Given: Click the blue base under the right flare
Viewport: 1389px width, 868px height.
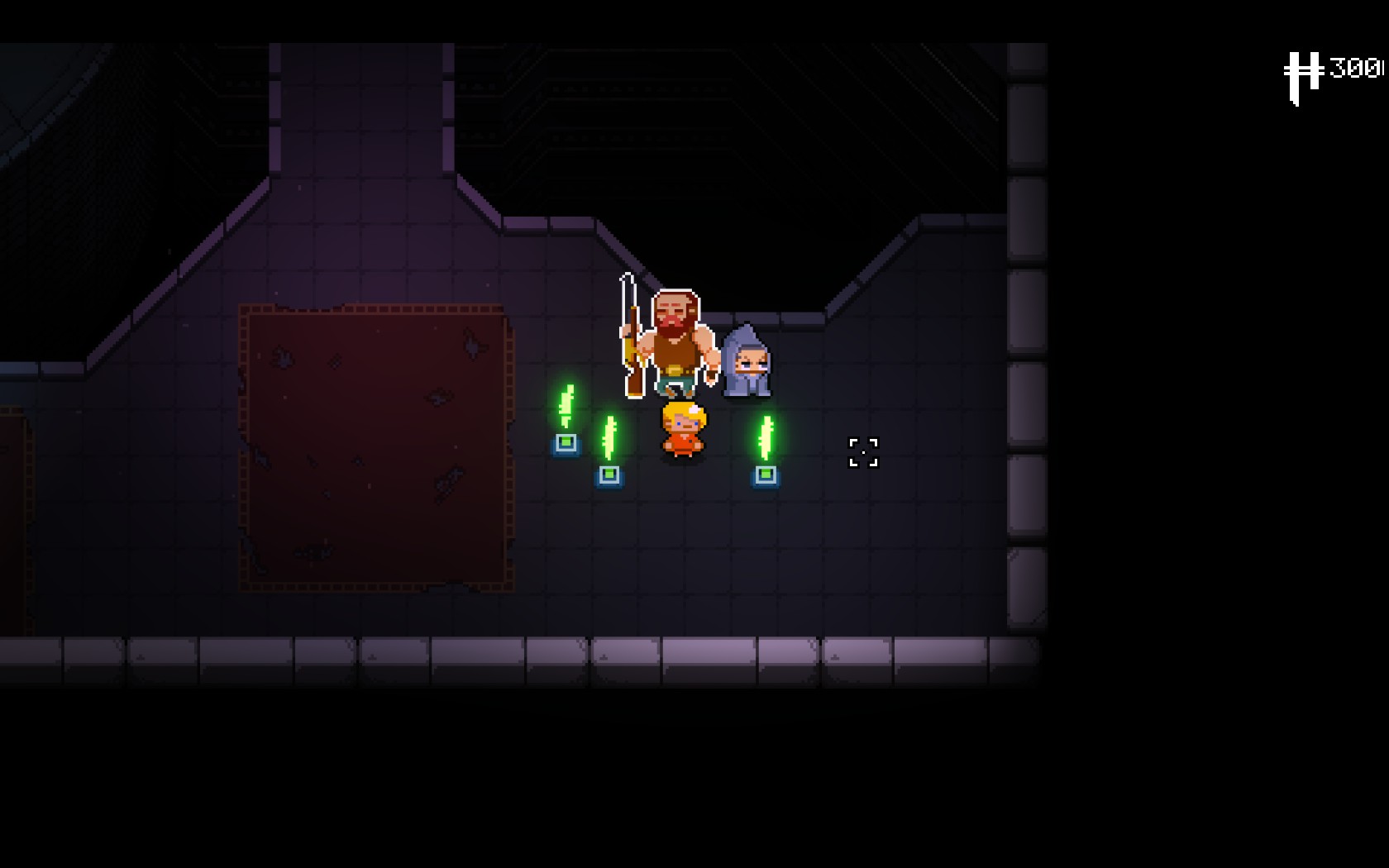Looking at the screenshot, I should (765, 475).
